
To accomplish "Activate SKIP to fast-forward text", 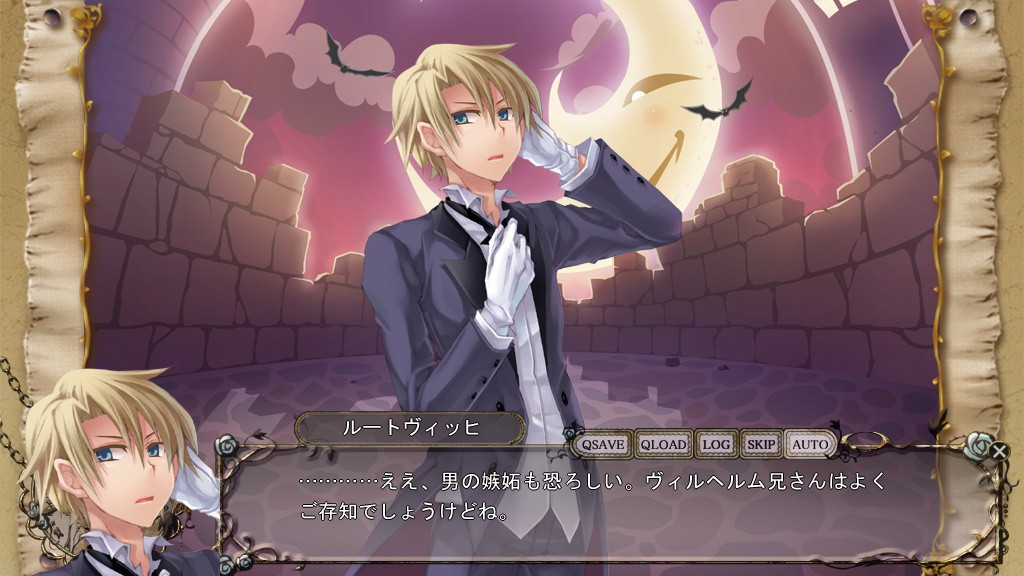I will coord(762,444).
